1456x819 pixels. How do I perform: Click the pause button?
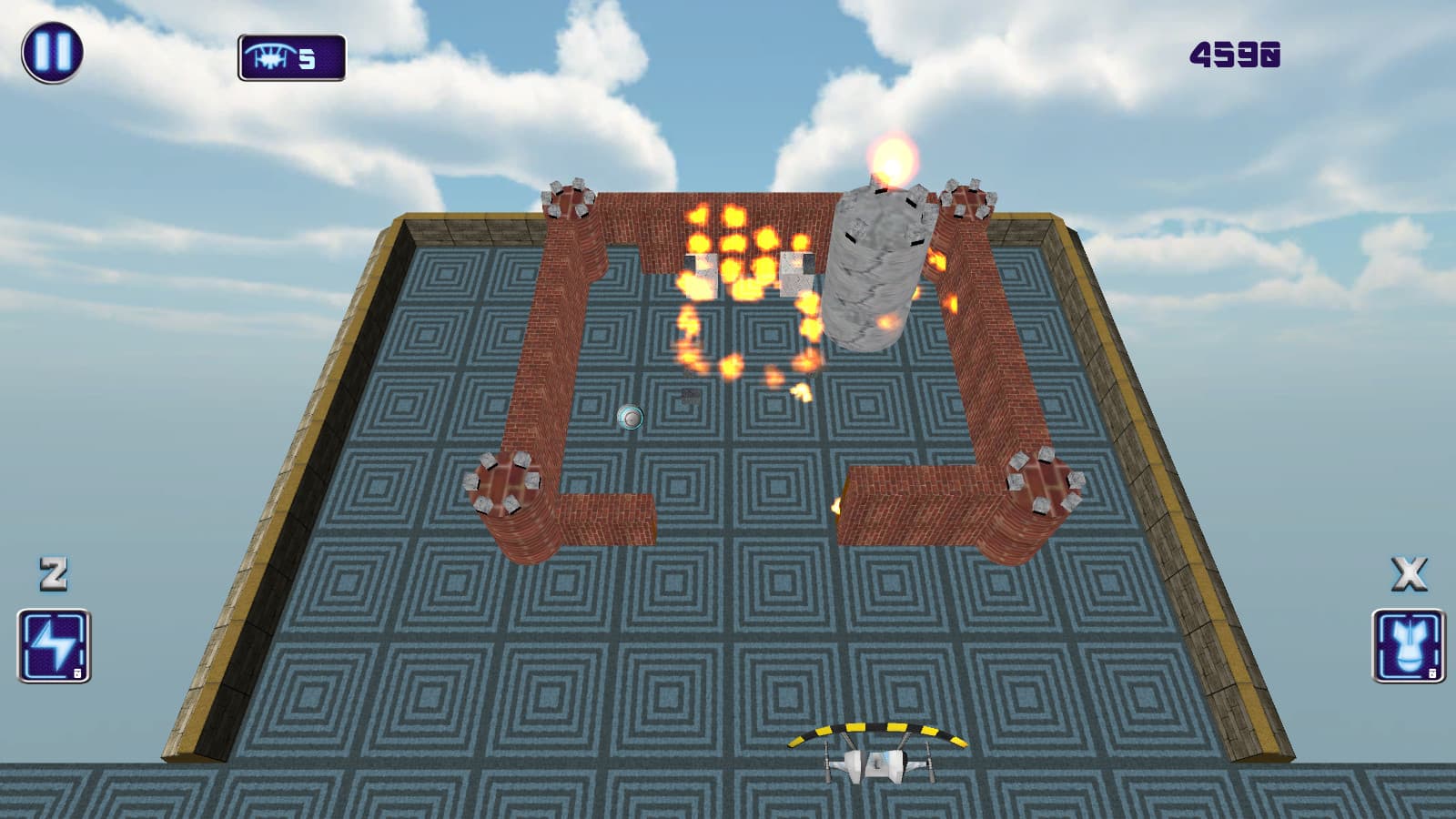click(52, 52)
